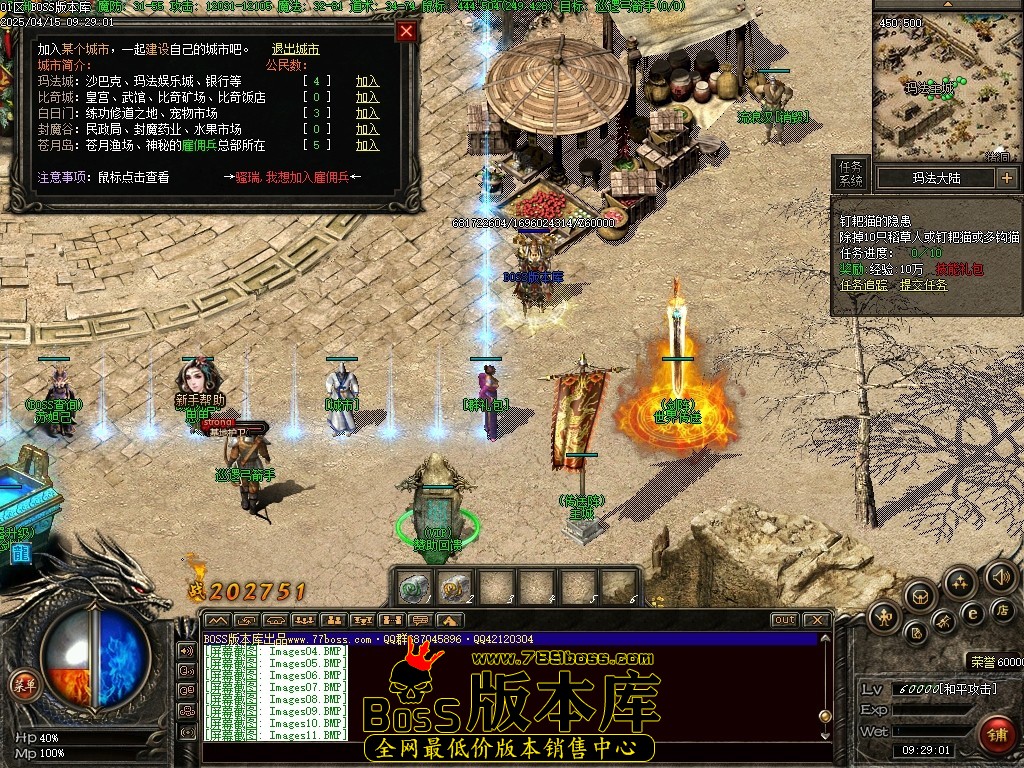1024x768 pixels.
Task: Join 玛法城 via its 加入 link
Action: click(367, 81)
